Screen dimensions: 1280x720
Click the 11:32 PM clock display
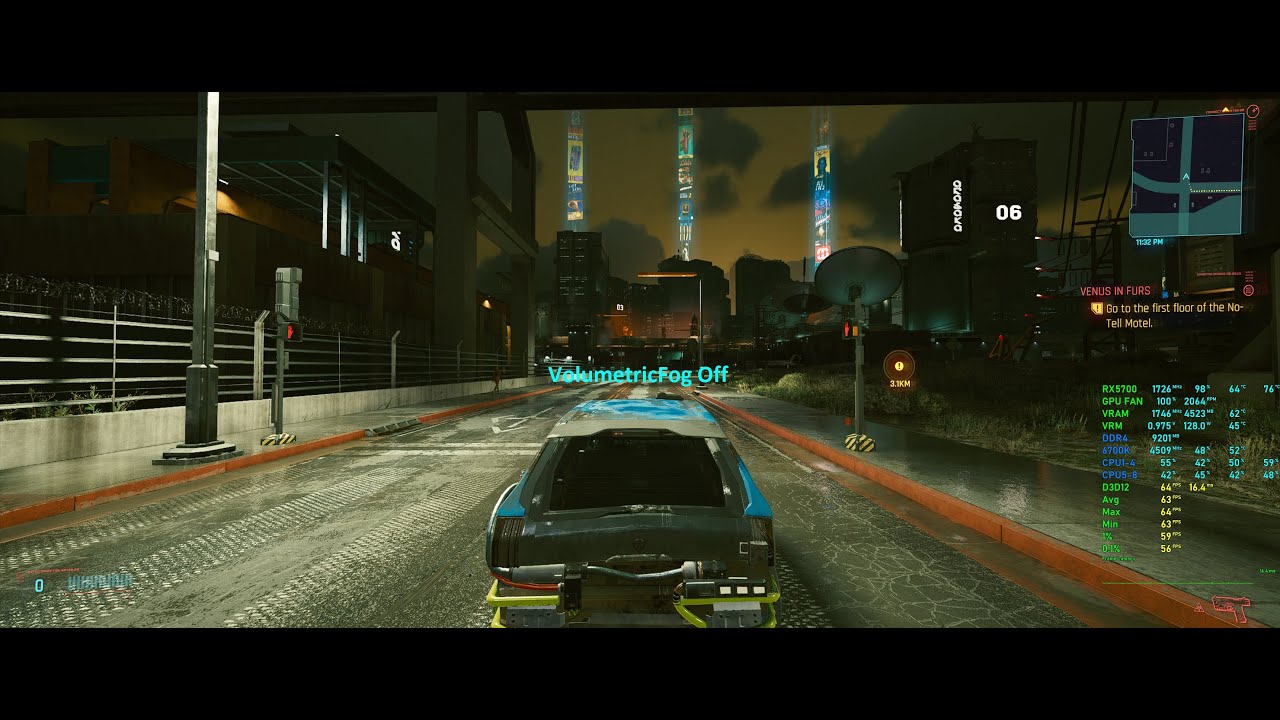tap(1148, 242)
